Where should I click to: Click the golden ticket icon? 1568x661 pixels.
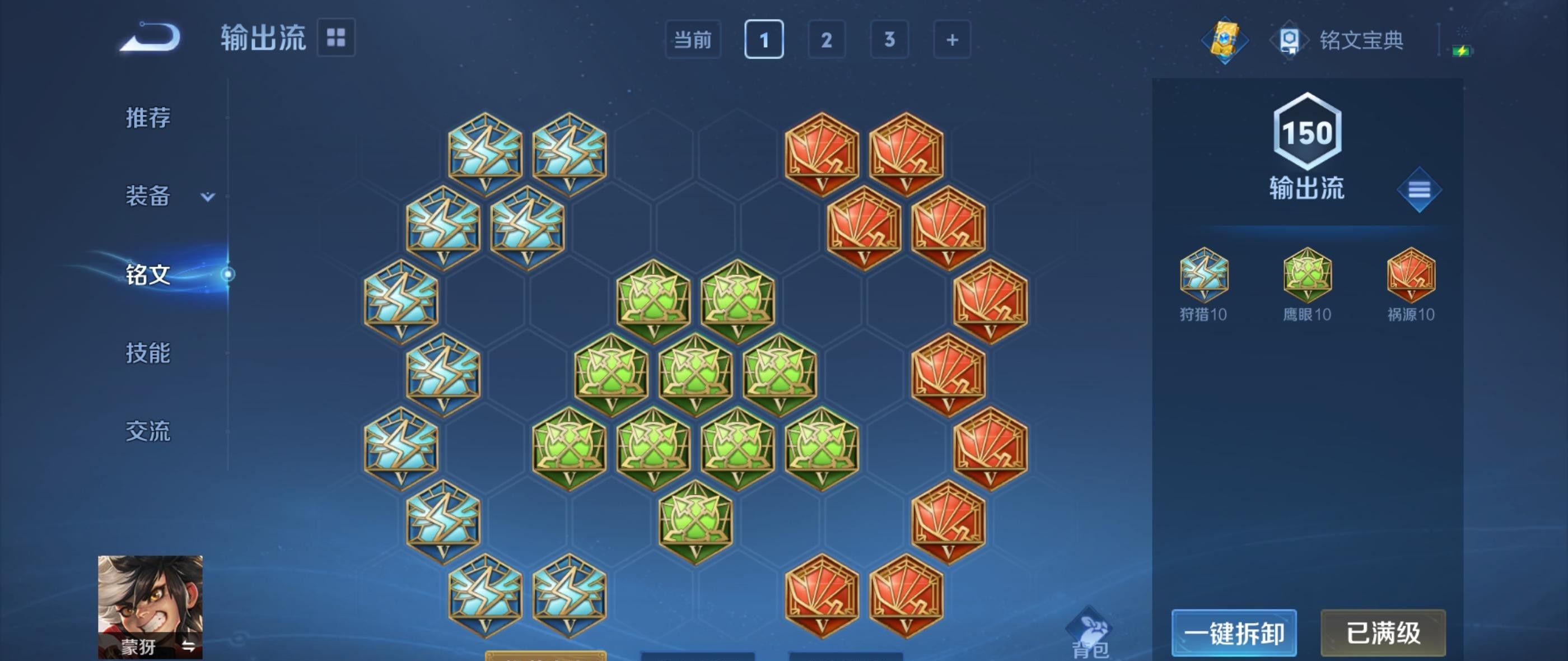click(x=1225, y=40)
